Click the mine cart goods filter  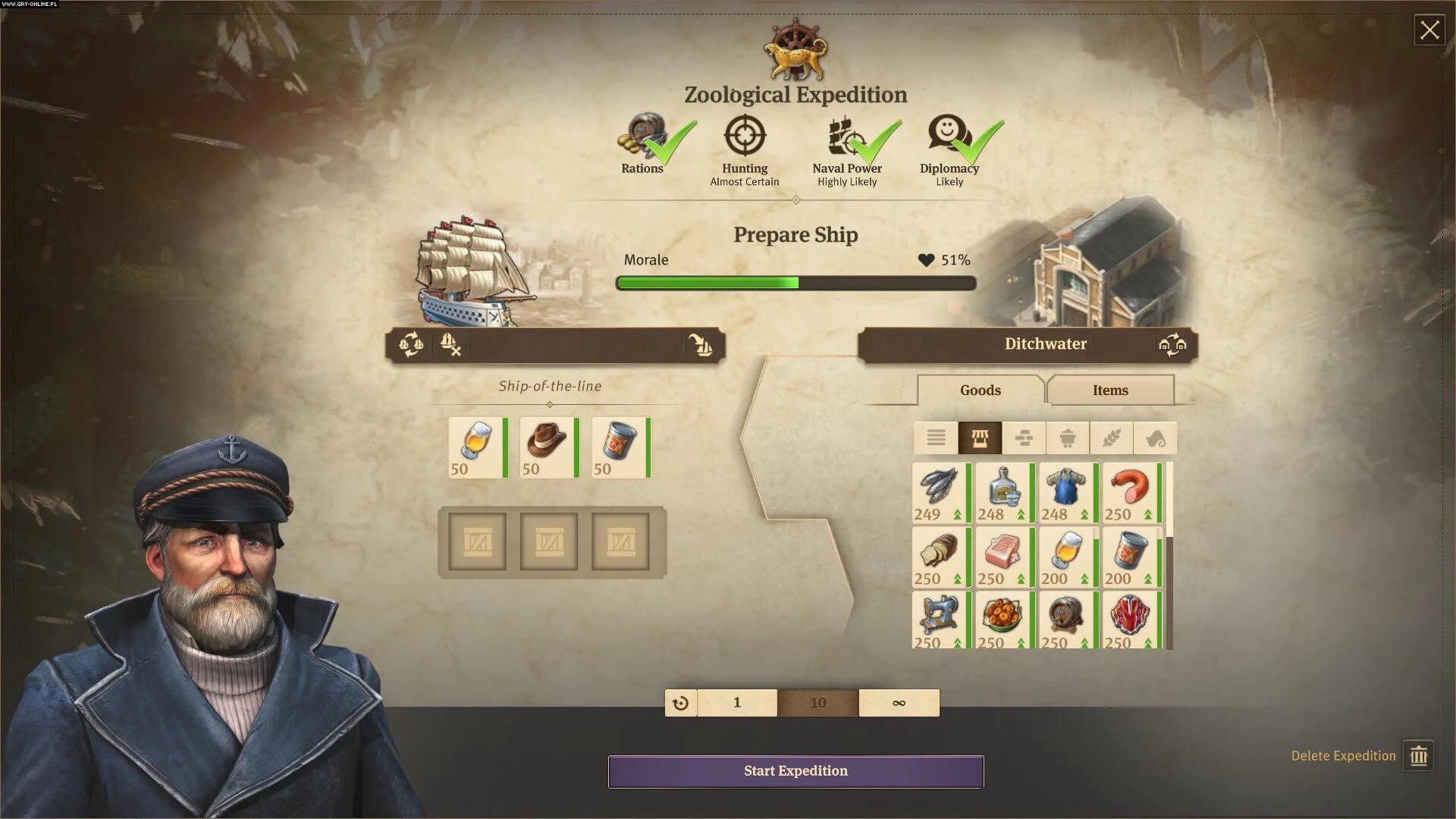pyautogui.click(x=1068, y=438)
